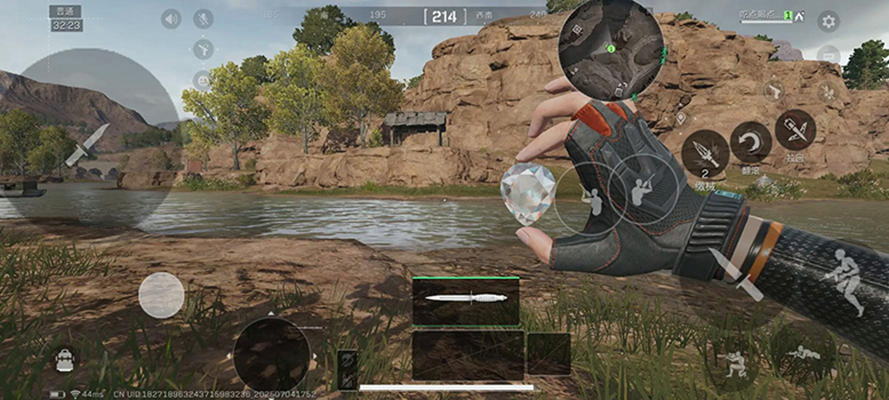
Task: Toggle the speaker audio icon
Action: [171, 19]
